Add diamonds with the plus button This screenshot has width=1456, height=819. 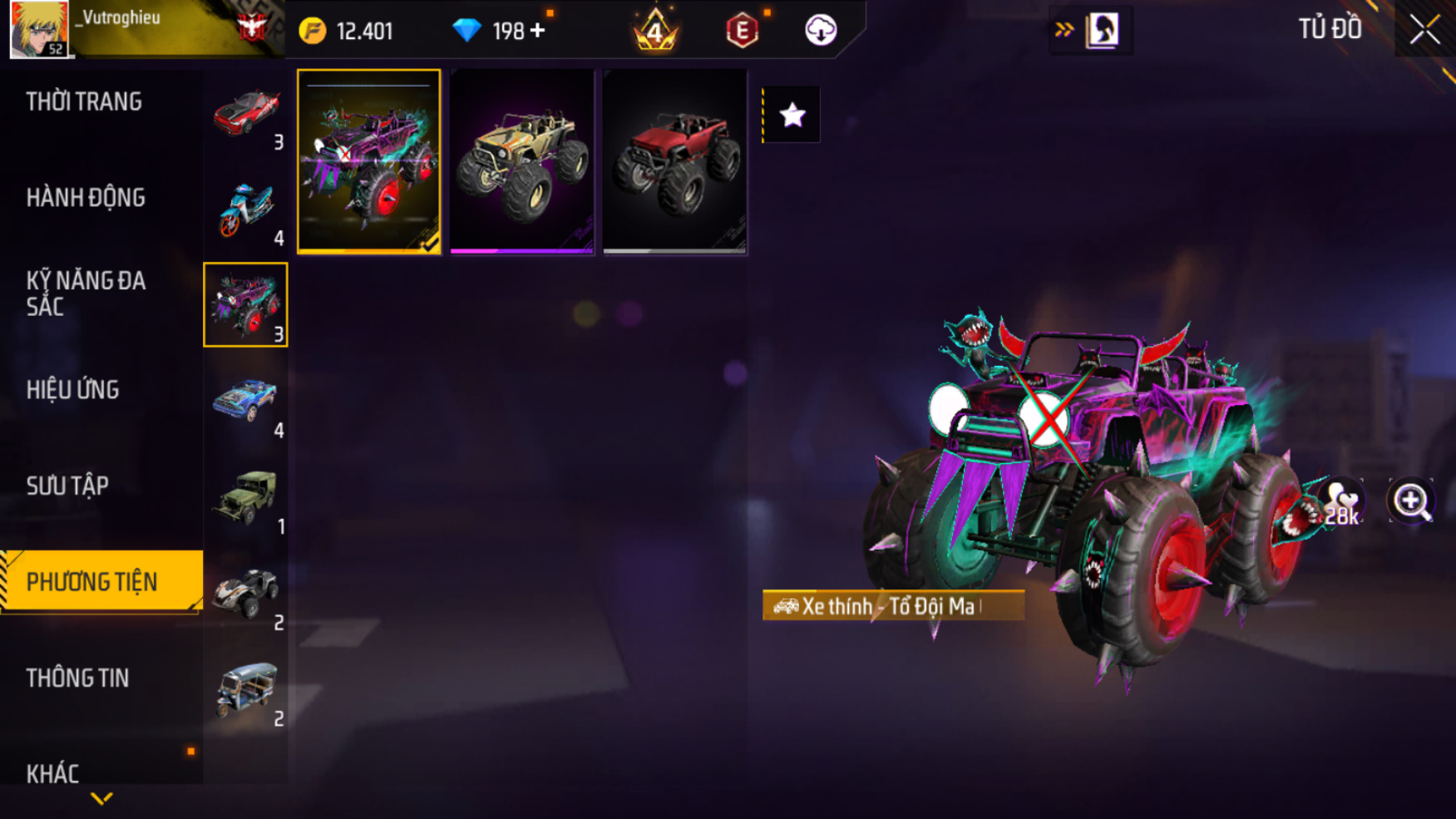[x=538, y=31]
